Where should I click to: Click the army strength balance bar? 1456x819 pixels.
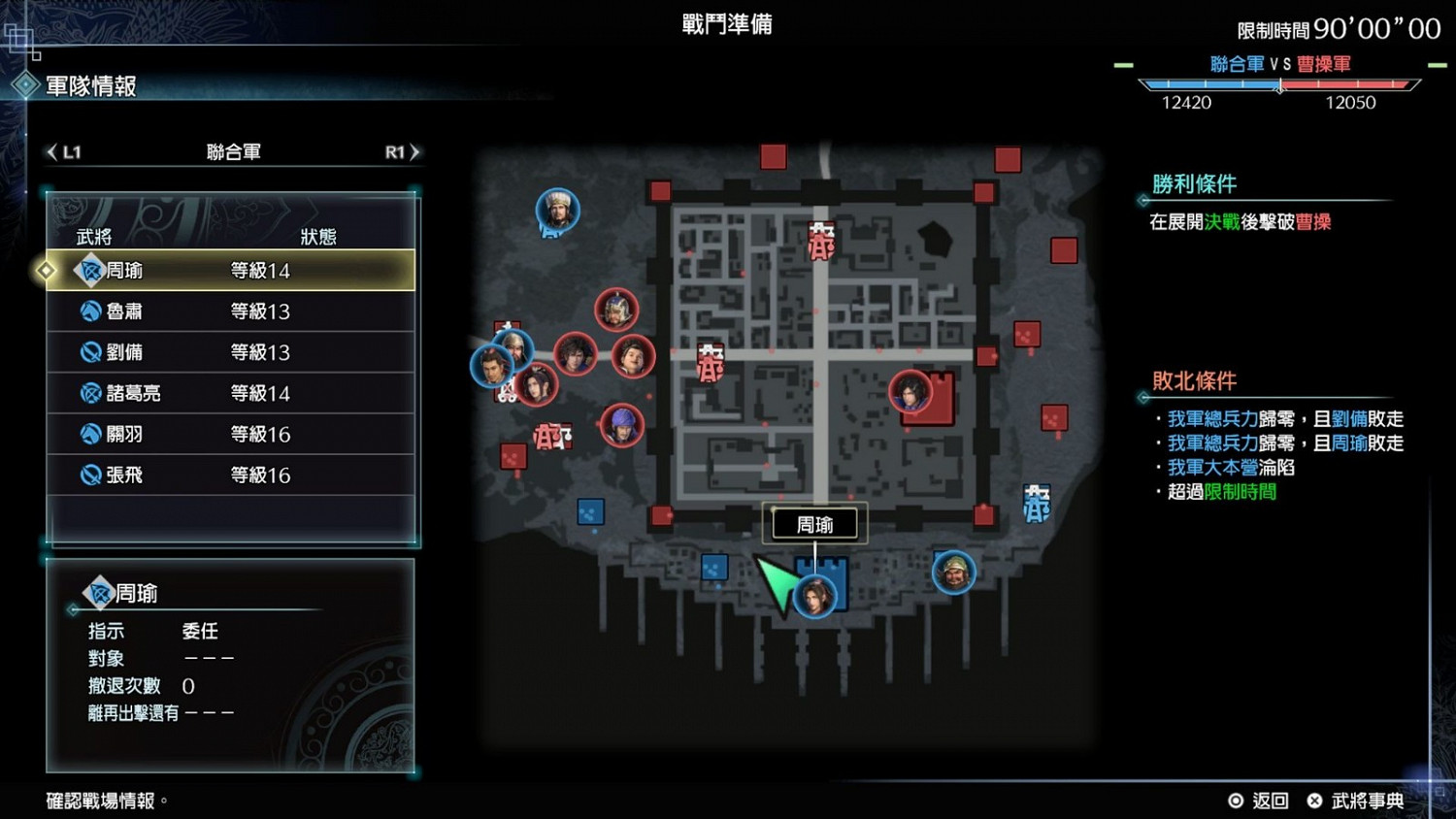point(1279,84)
